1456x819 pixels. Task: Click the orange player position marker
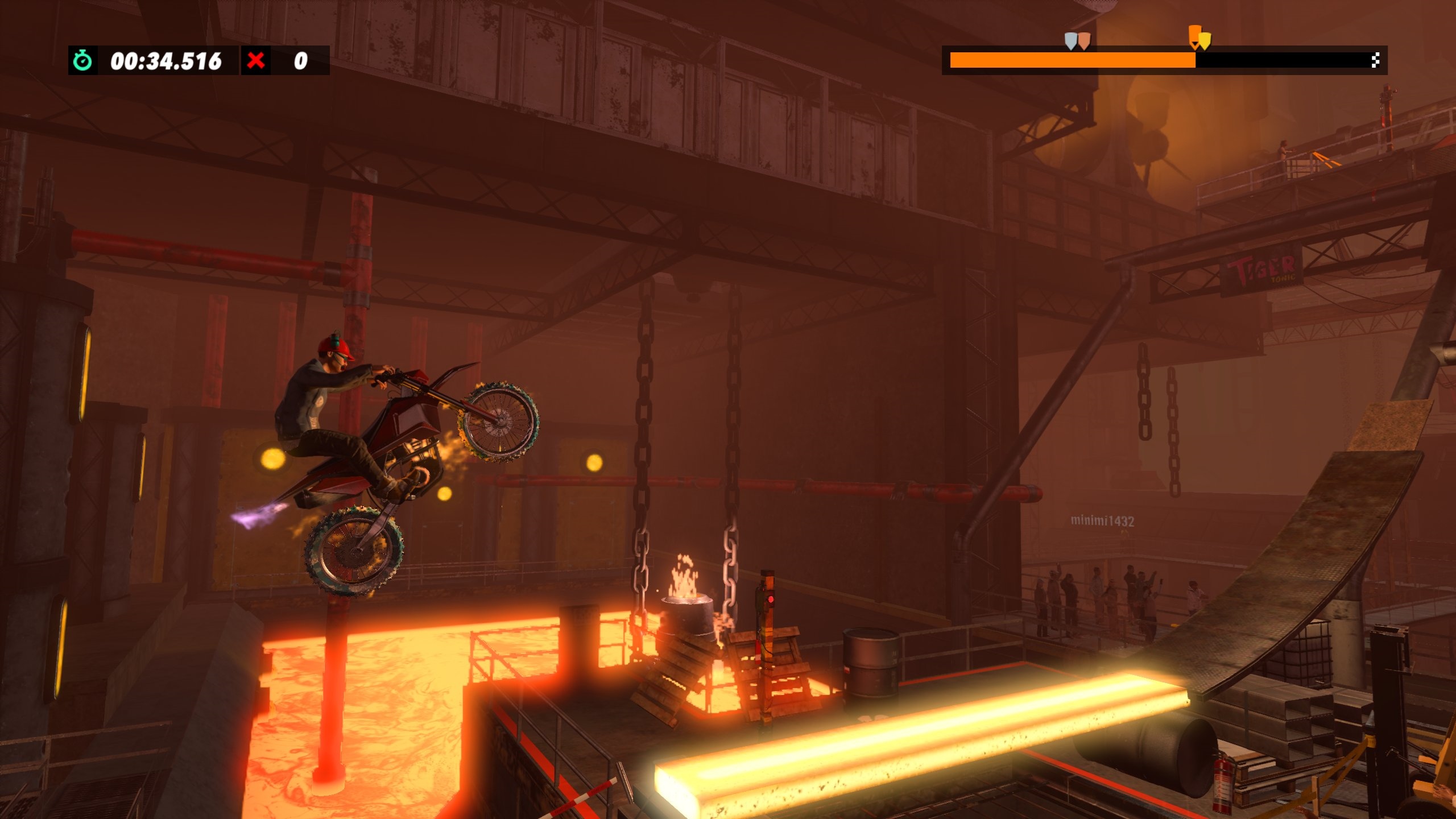coord(1195,34)
